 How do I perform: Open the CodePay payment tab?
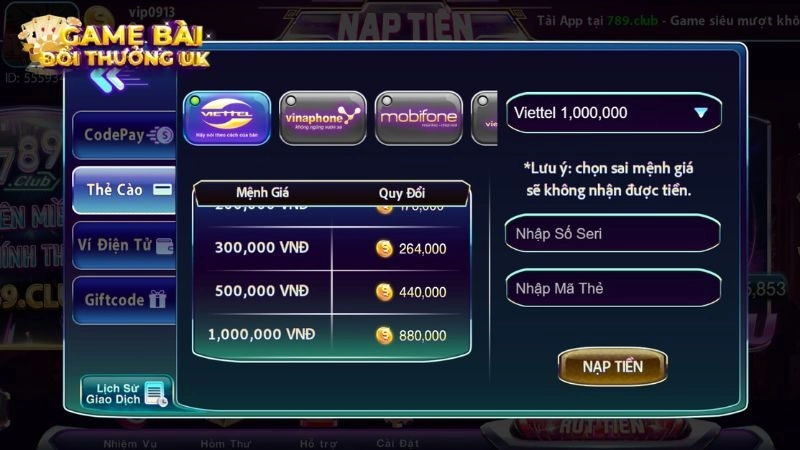(124, 134)
